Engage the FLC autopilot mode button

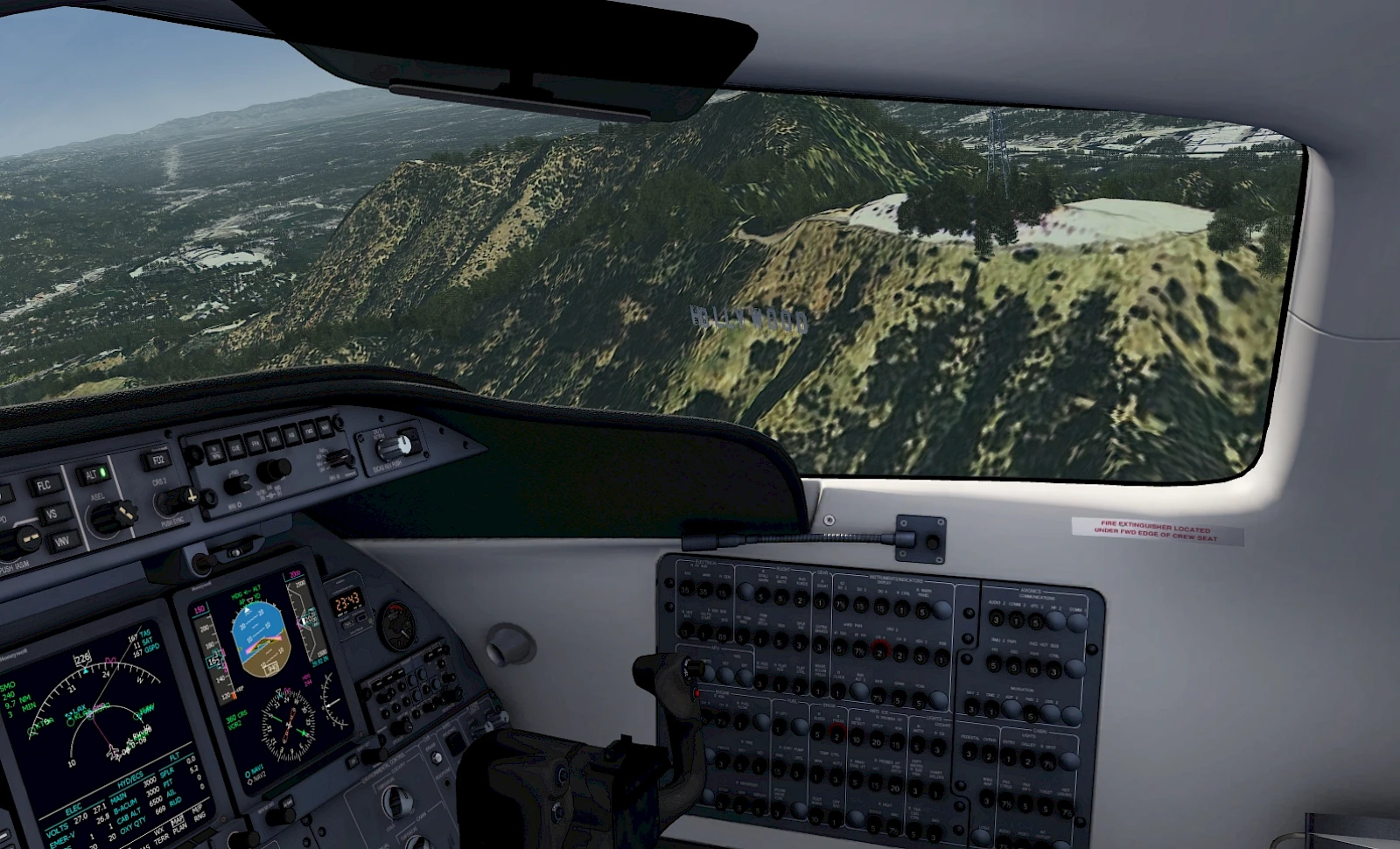(x=42, y=485)
